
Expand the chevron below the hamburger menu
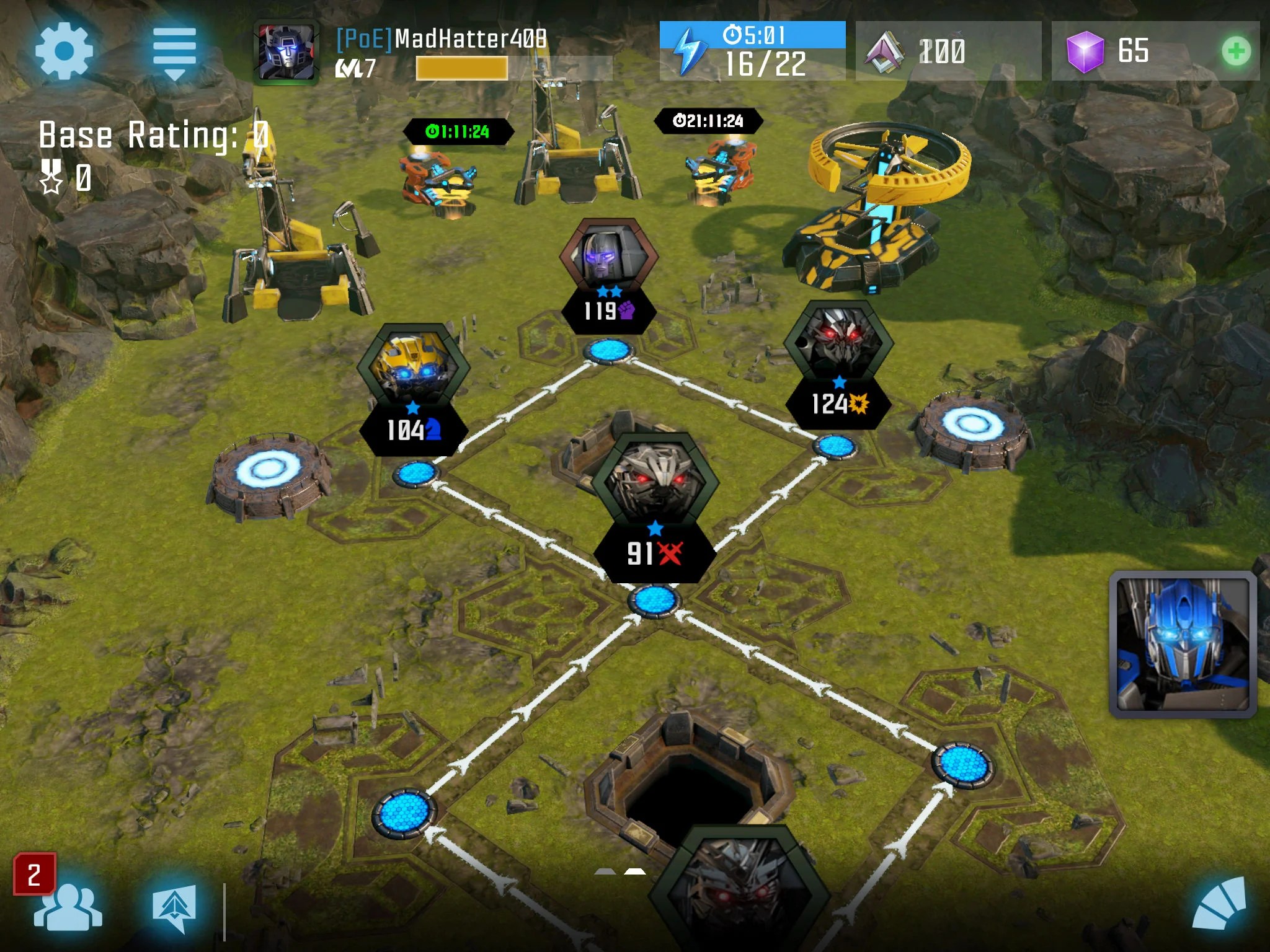pyautogui.click(x=175, y=74)
